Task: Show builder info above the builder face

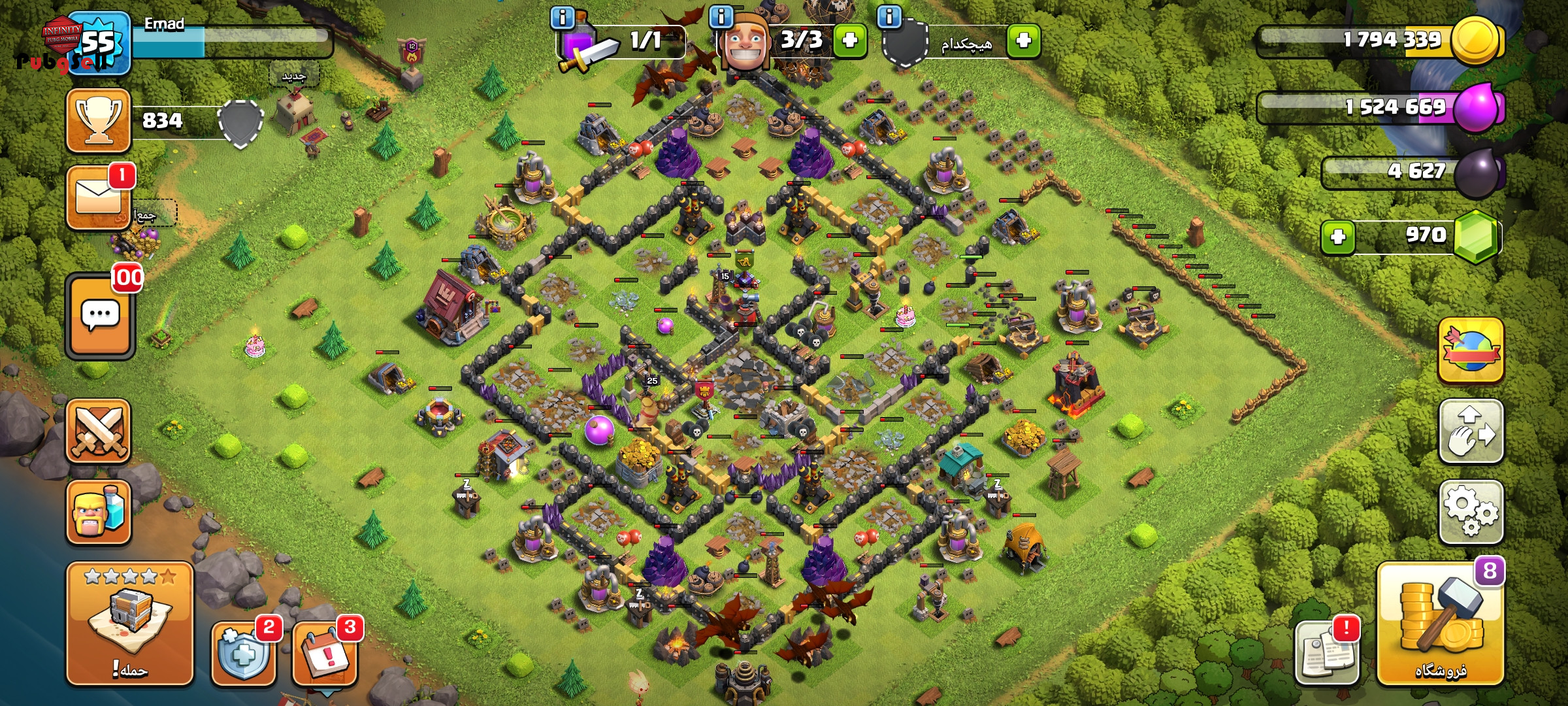Action: tap(721, 18)
